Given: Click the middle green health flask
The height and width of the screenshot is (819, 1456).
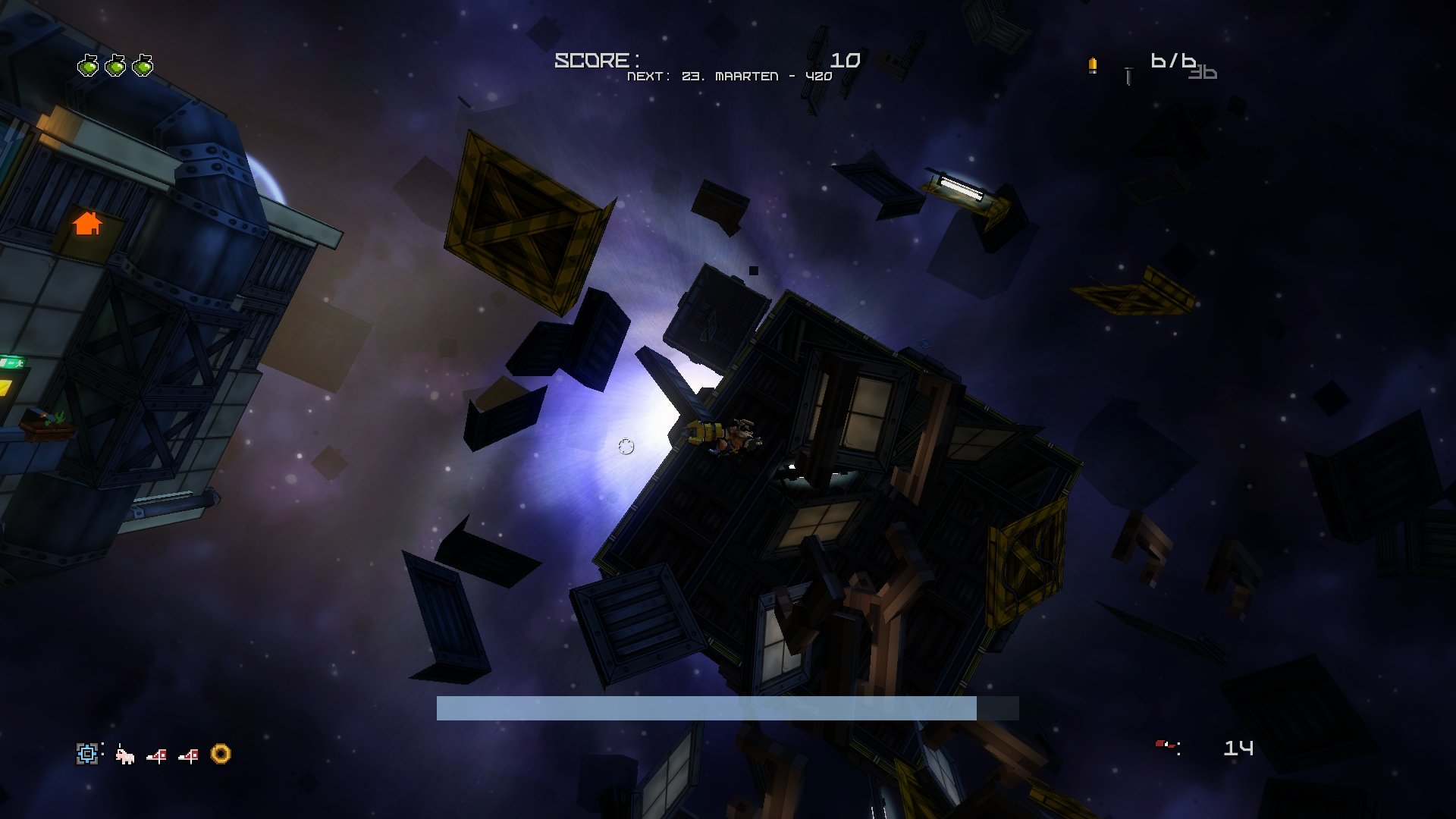Looking at the screenshot, I should click(115, 66).
